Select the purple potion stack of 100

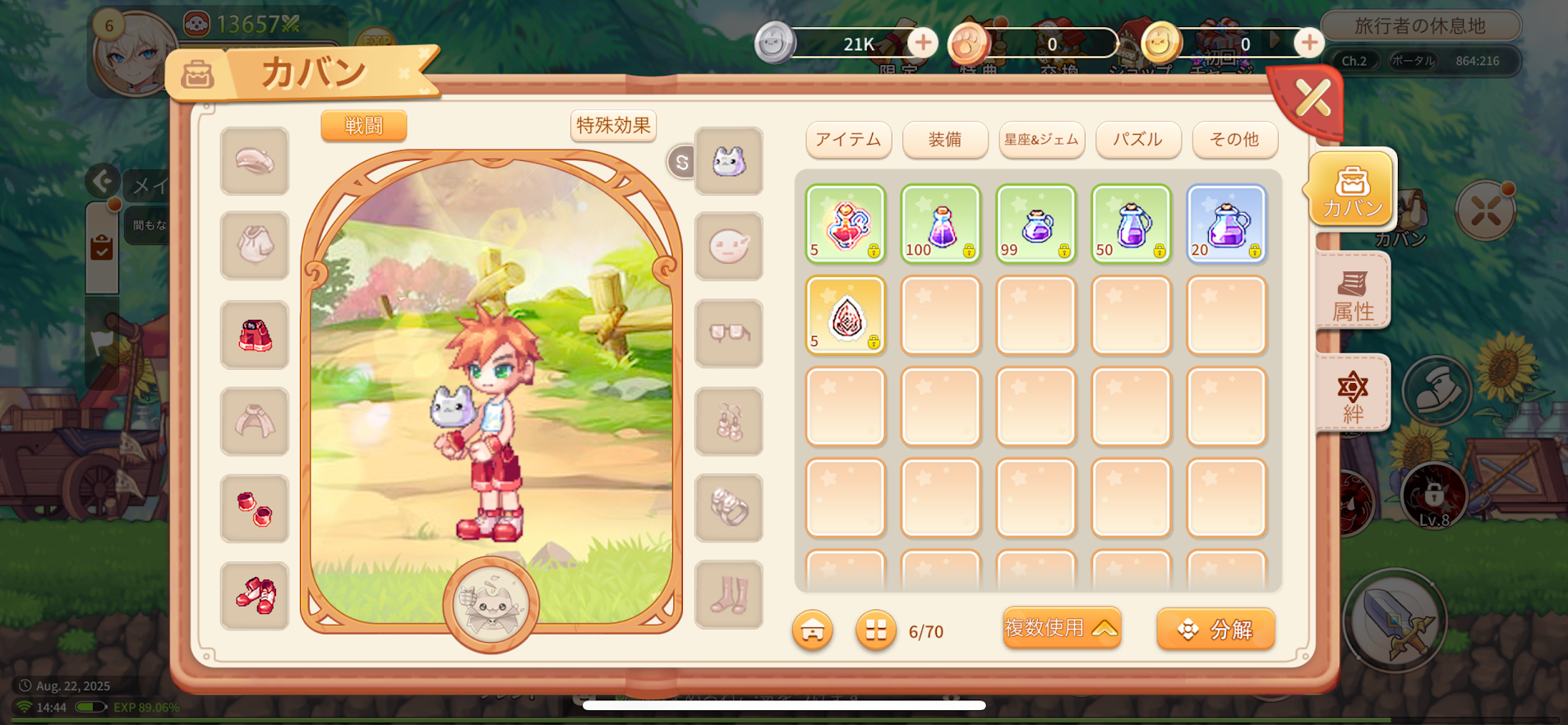click(940, 224)
